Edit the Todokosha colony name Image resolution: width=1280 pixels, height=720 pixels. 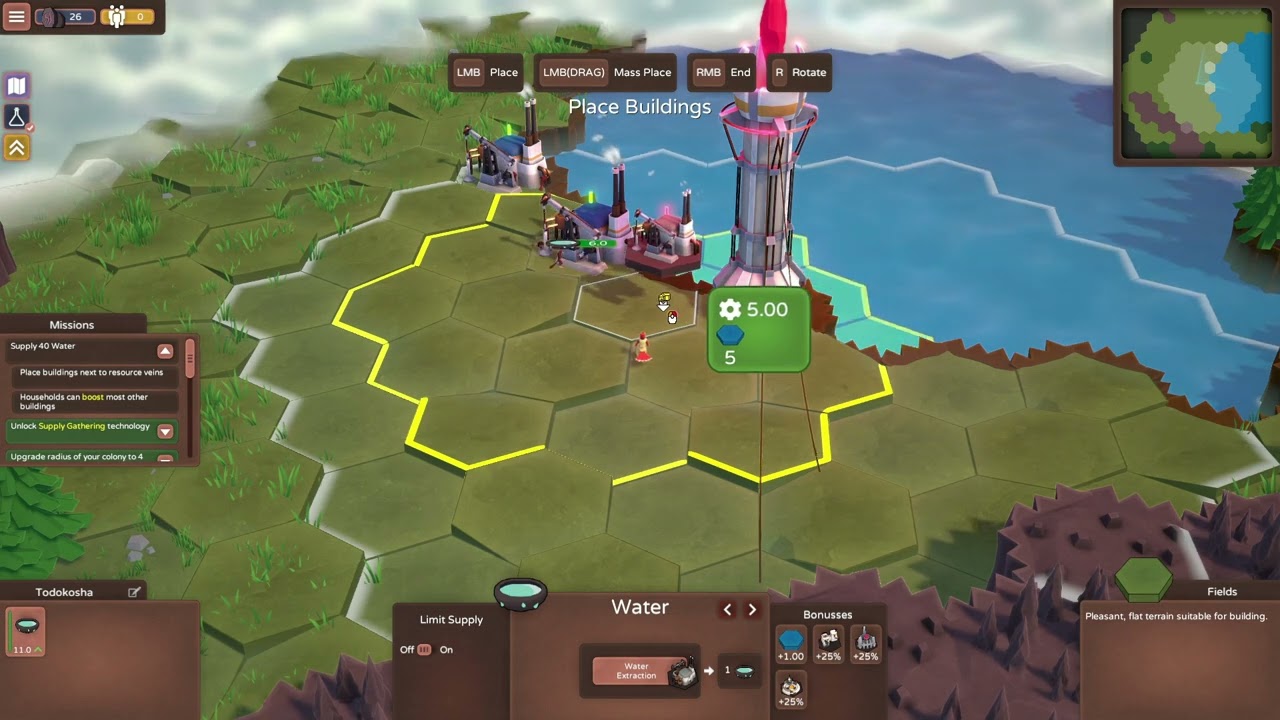pos(134,592)
